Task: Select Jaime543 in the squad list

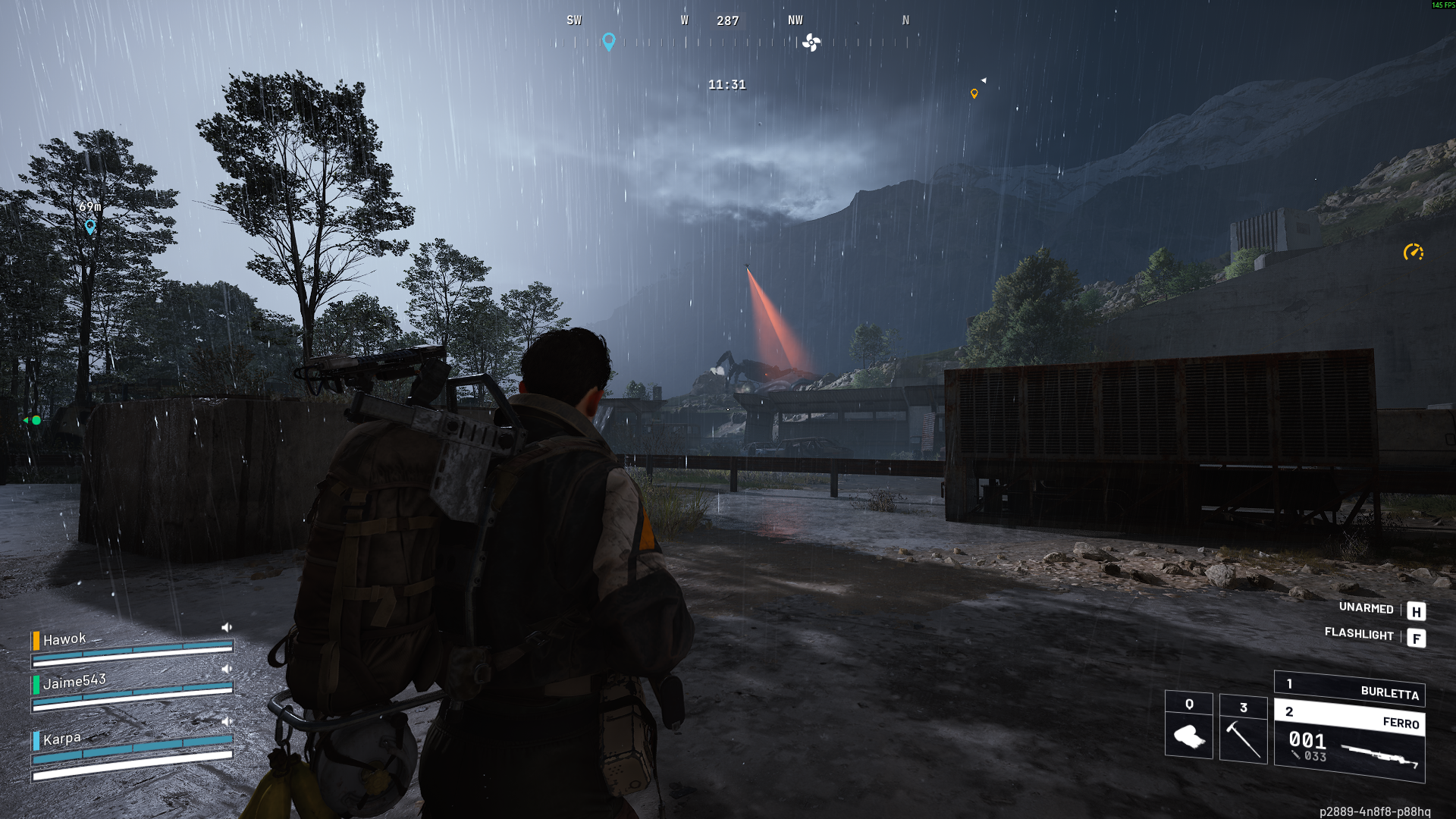Action: pos(74,682)
